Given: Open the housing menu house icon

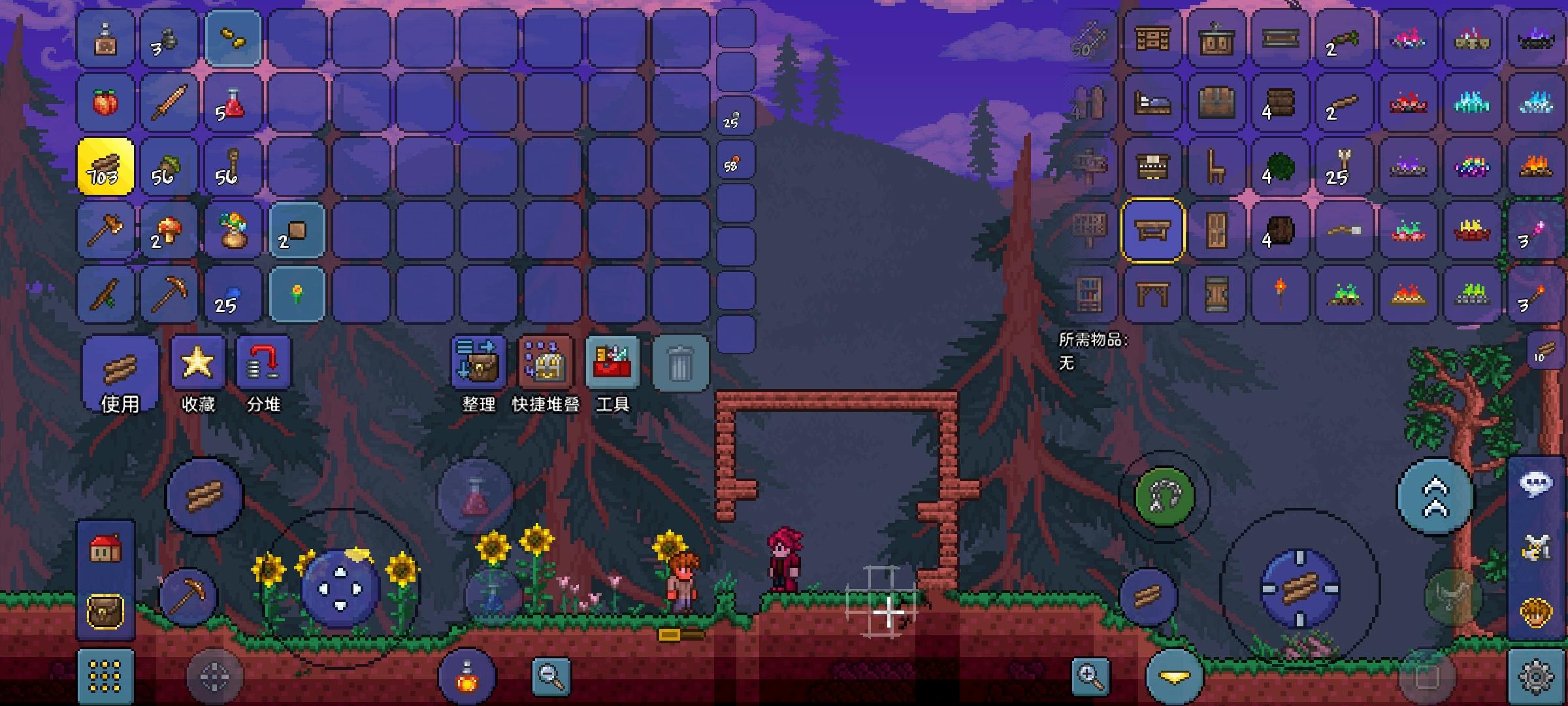Looking at the screenshot, I should (105, 549).
